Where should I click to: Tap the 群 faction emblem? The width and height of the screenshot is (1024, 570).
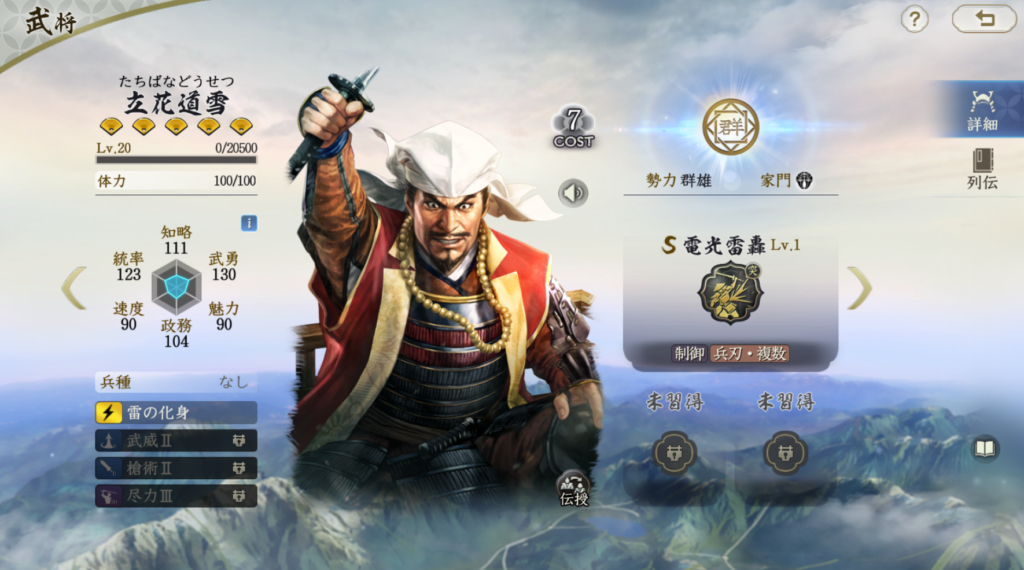(730, 127)
